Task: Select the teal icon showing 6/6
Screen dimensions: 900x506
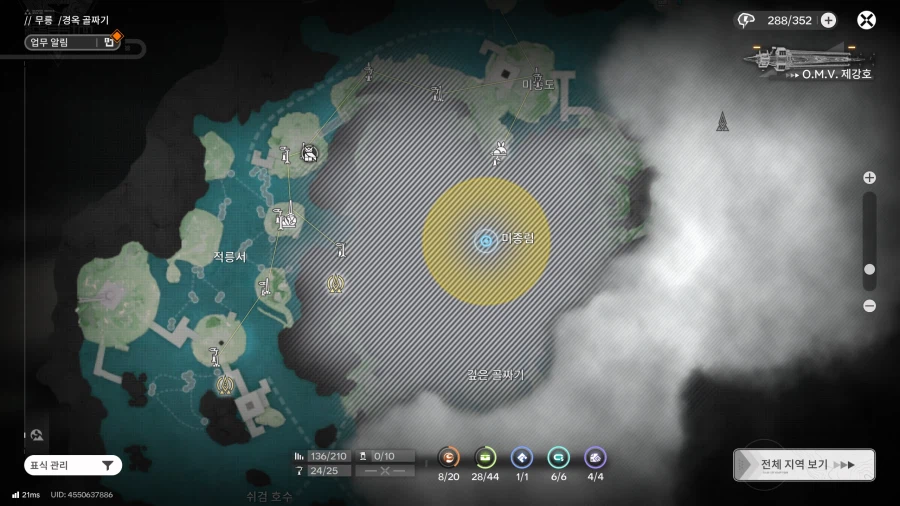Action: pos(558,458)
